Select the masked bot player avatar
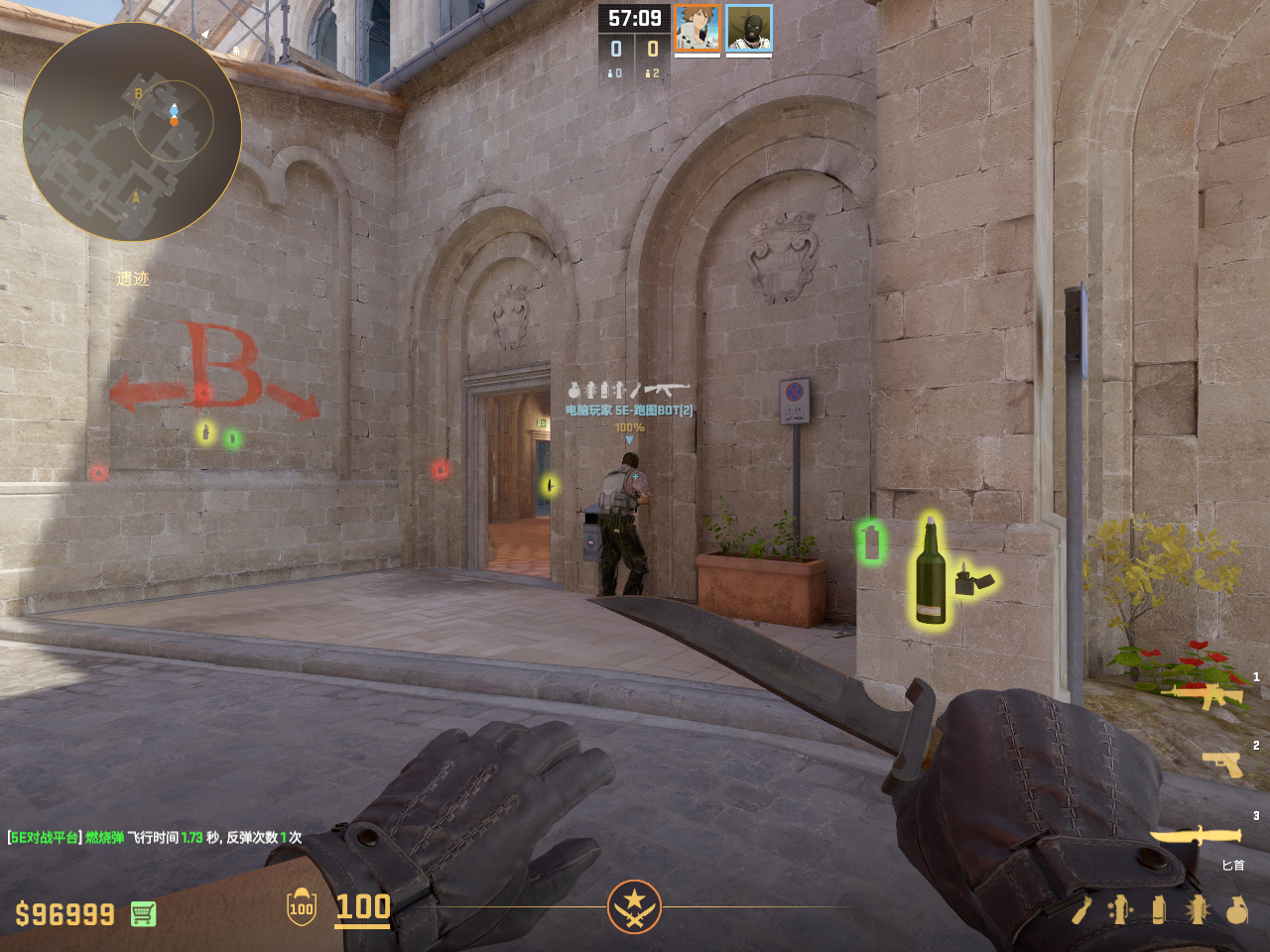The height and width of the screenshot is (952, 1270). [x=749, y=28]
